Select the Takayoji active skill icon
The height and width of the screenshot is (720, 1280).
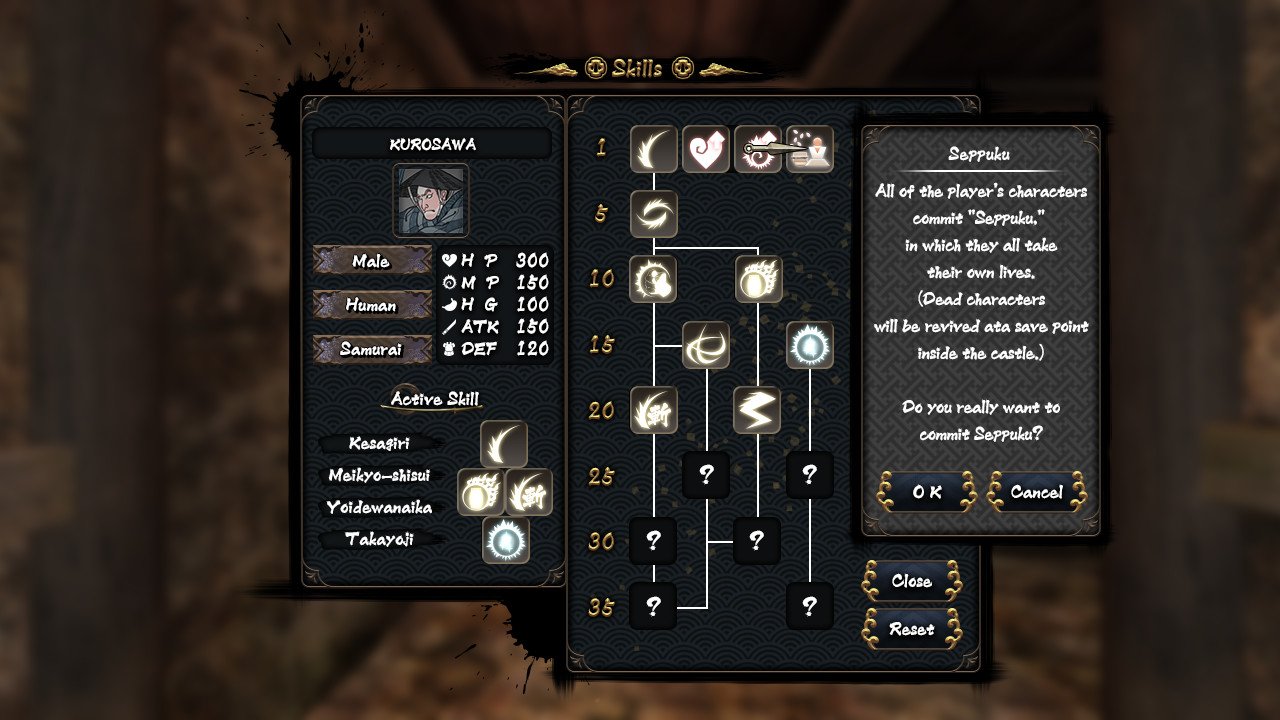506,540
